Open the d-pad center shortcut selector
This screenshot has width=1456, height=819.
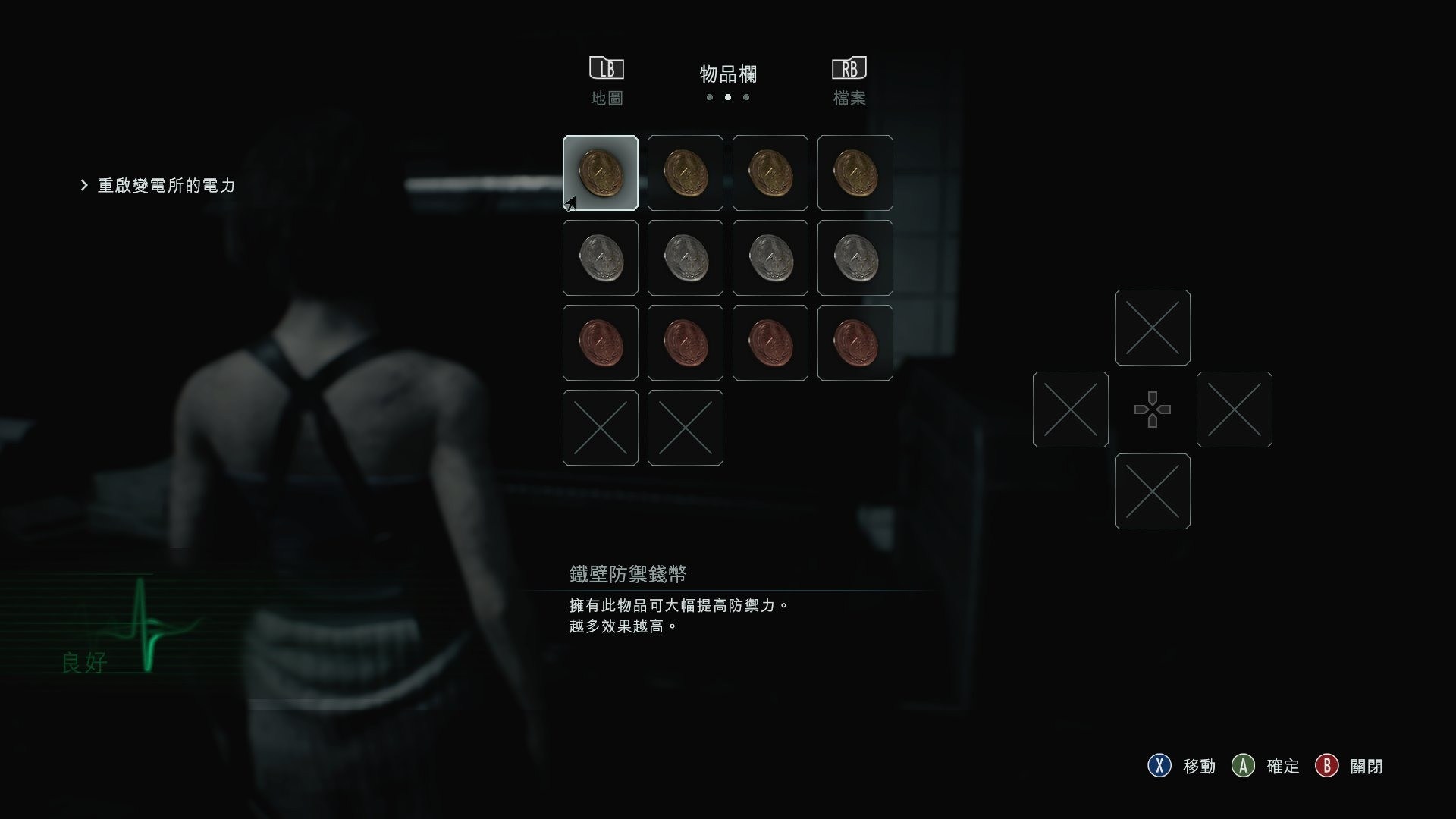[1153, 409]
